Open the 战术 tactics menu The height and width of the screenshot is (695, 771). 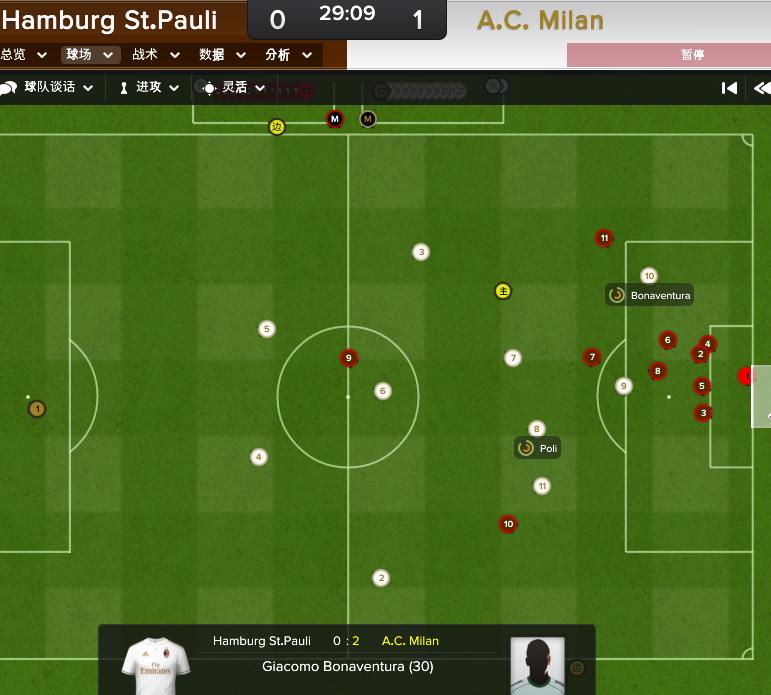[x=155, y=55]
